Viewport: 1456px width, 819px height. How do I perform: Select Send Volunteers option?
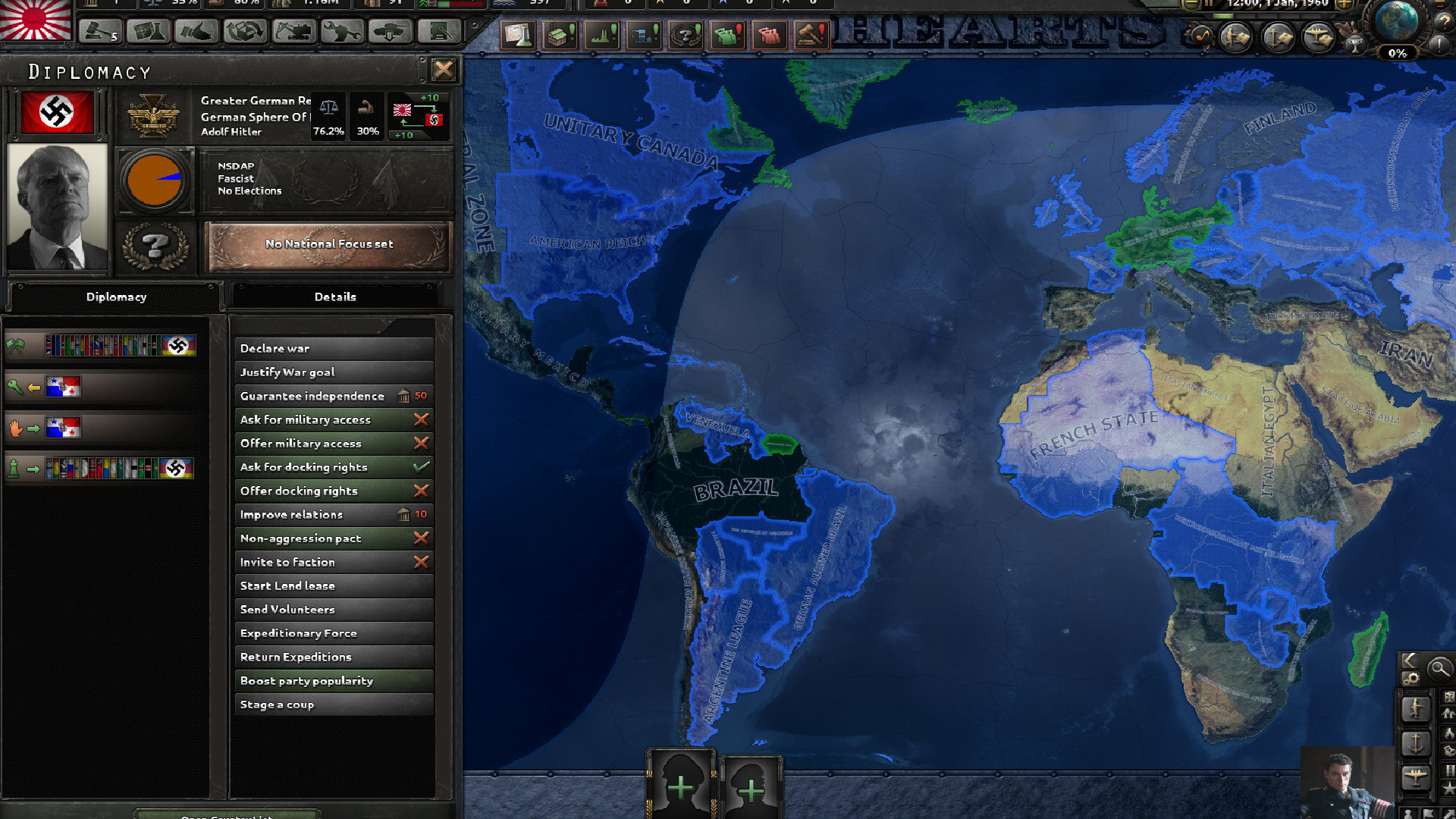tap(334, 609)
